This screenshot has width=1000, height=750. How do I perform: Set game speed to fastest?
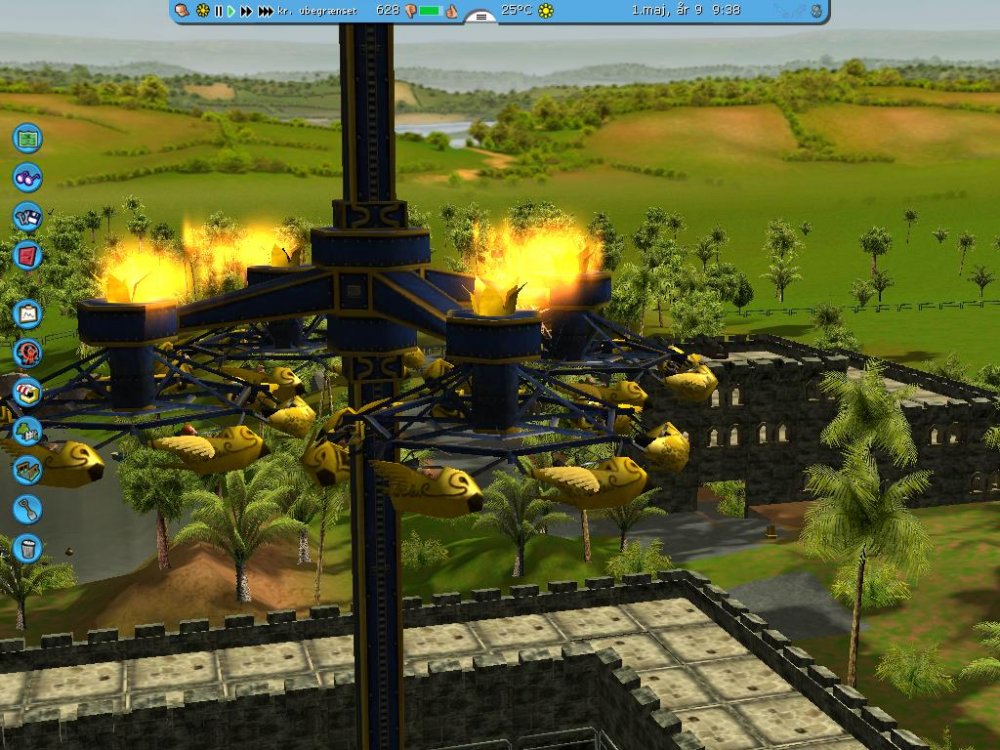[x=265, y=11]
